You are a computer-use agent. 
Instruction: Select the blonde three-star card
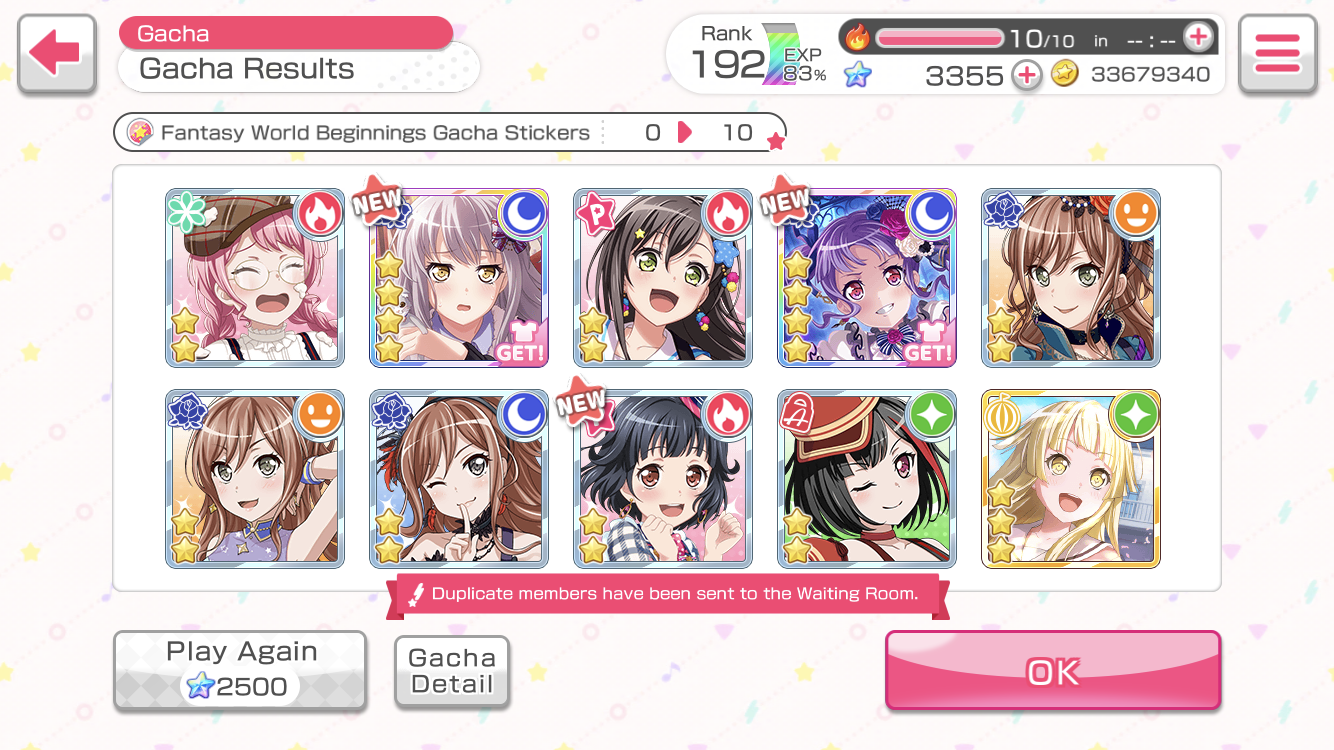[1071, 479]
